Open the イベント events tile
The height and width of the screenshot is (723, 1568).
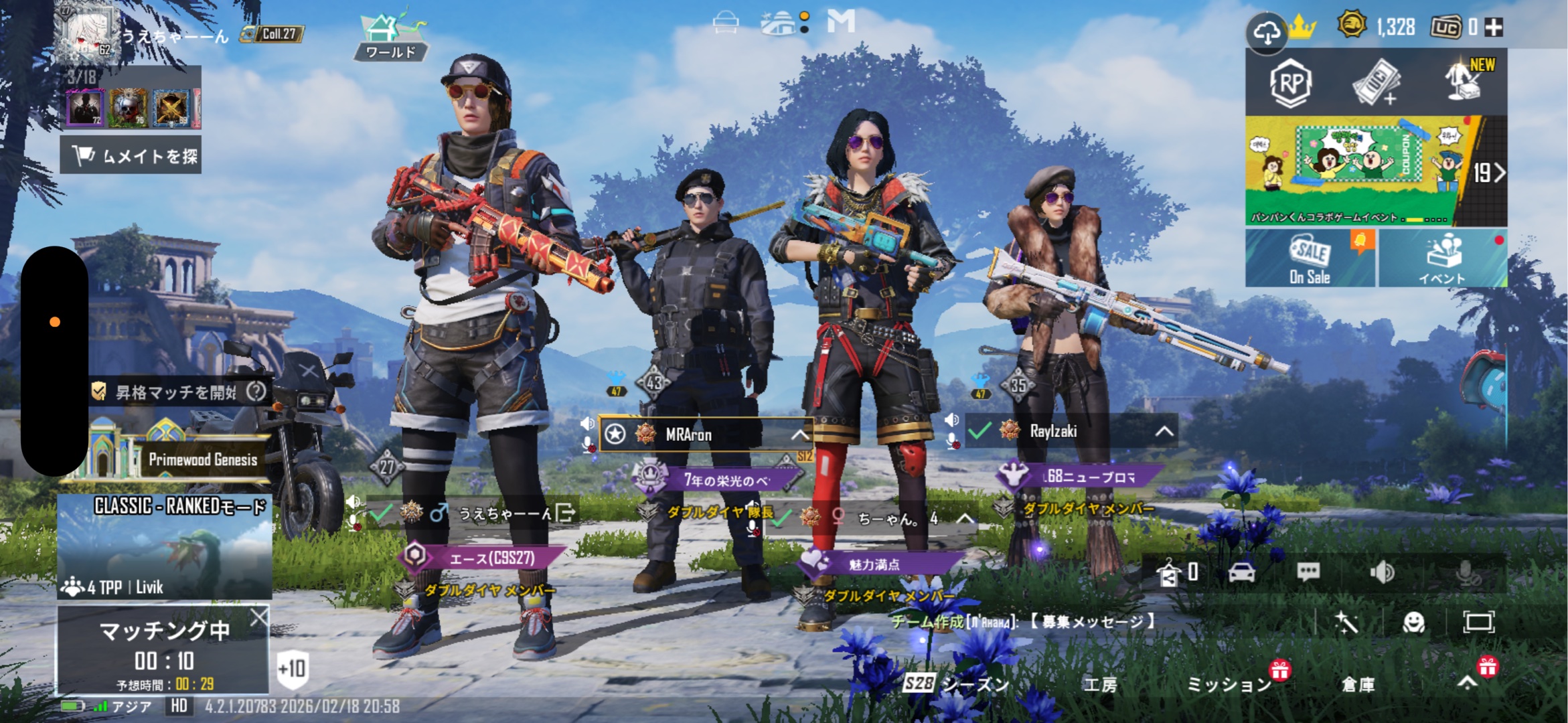pos(1443,258)
